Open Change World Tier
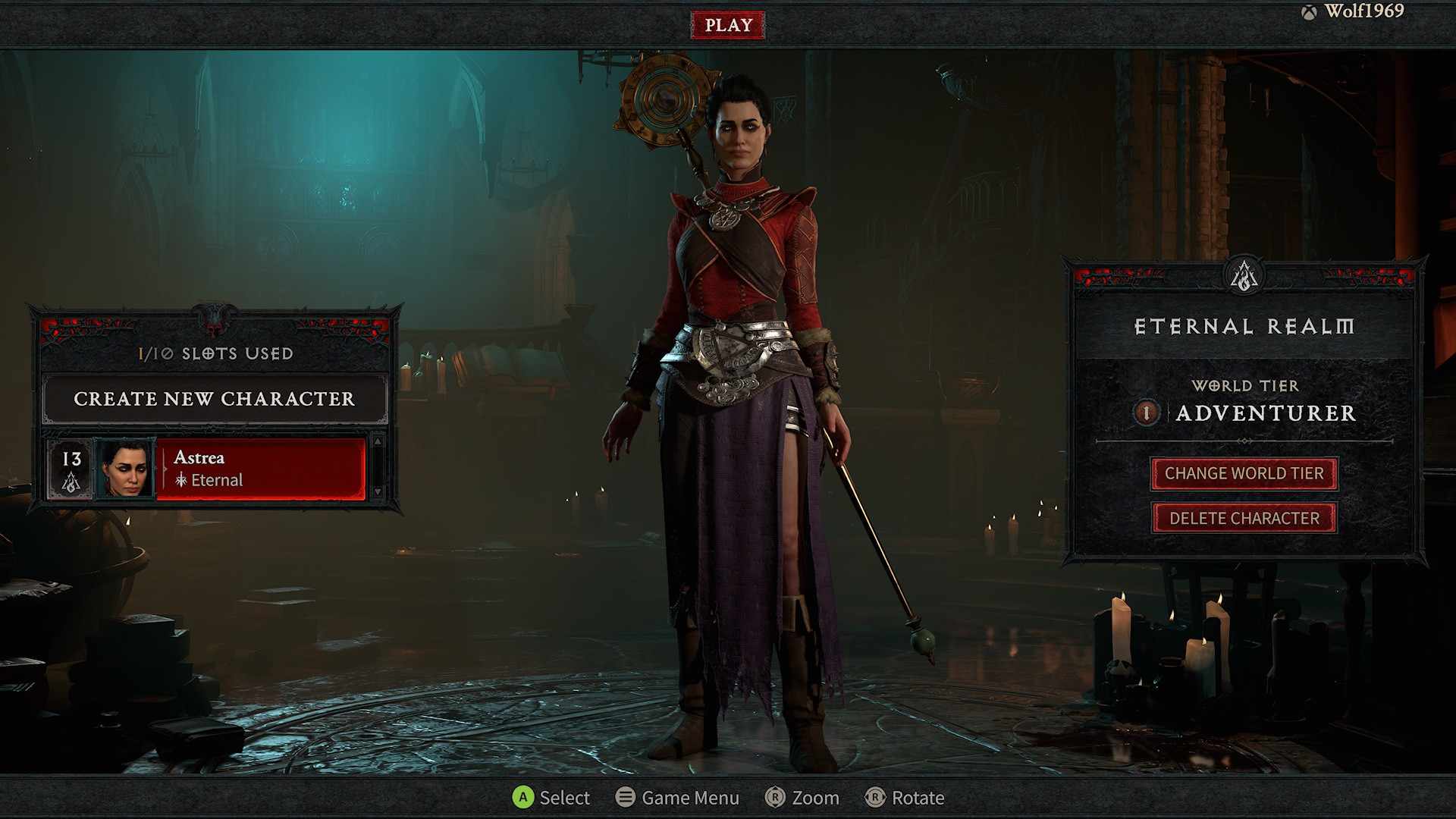The width and height of the screenshot is (1456, 819). pos(1244,474)
